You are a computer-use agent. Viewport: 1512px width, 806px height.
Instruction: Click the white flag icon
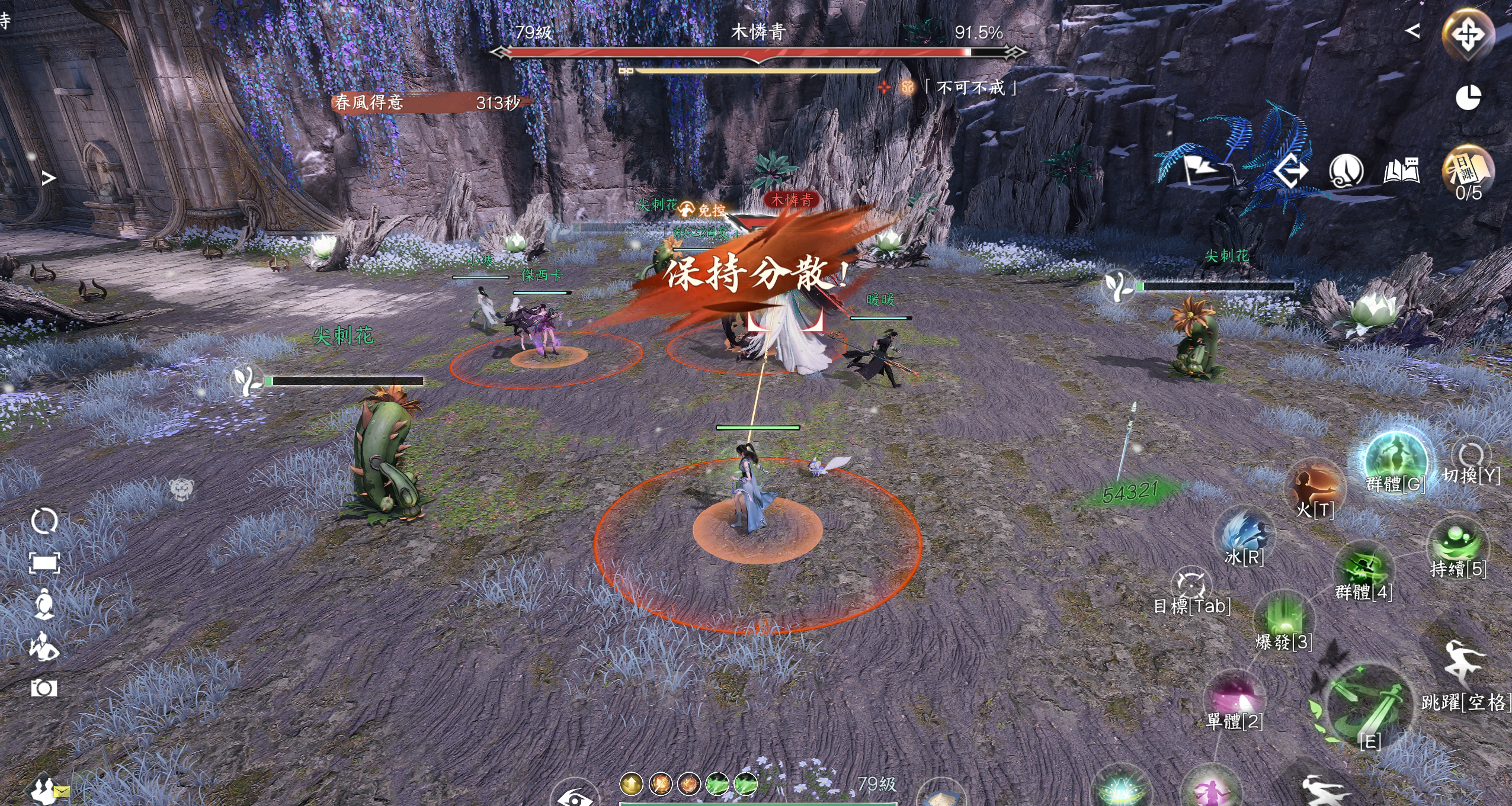[1199, 169]
